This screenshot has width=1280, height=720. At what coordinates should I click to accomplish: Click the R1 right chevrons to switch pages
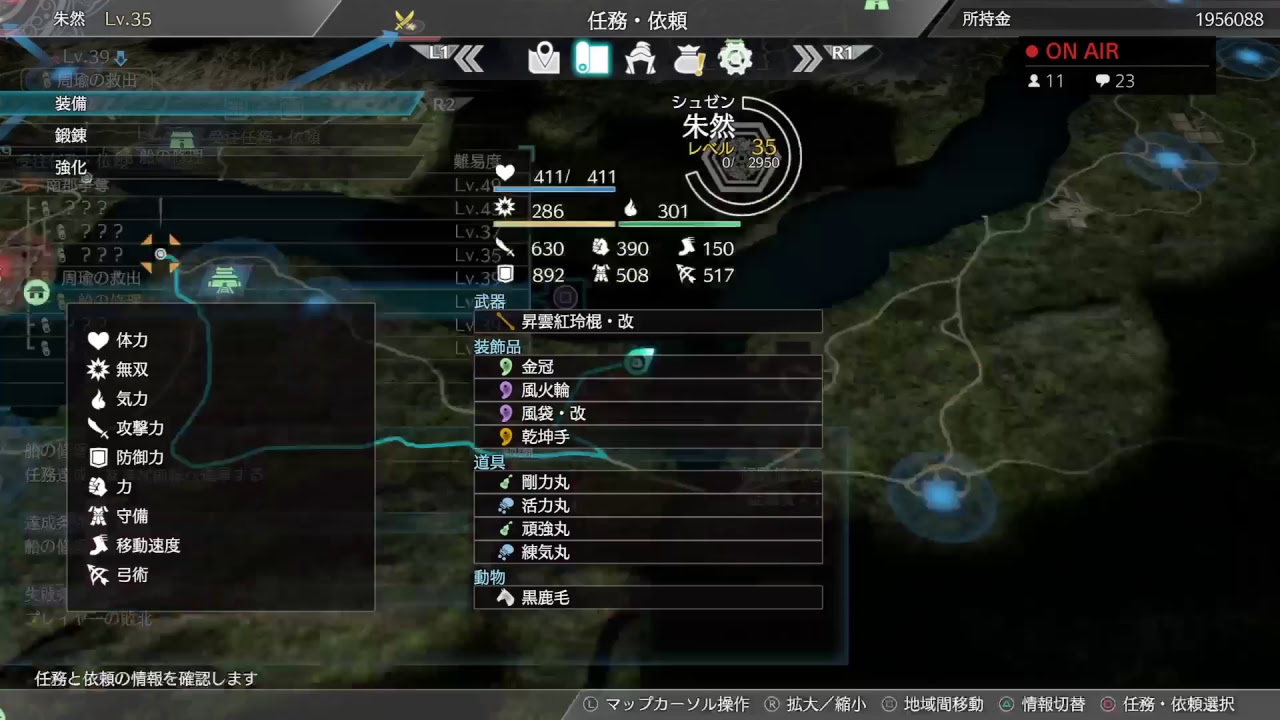805,59
